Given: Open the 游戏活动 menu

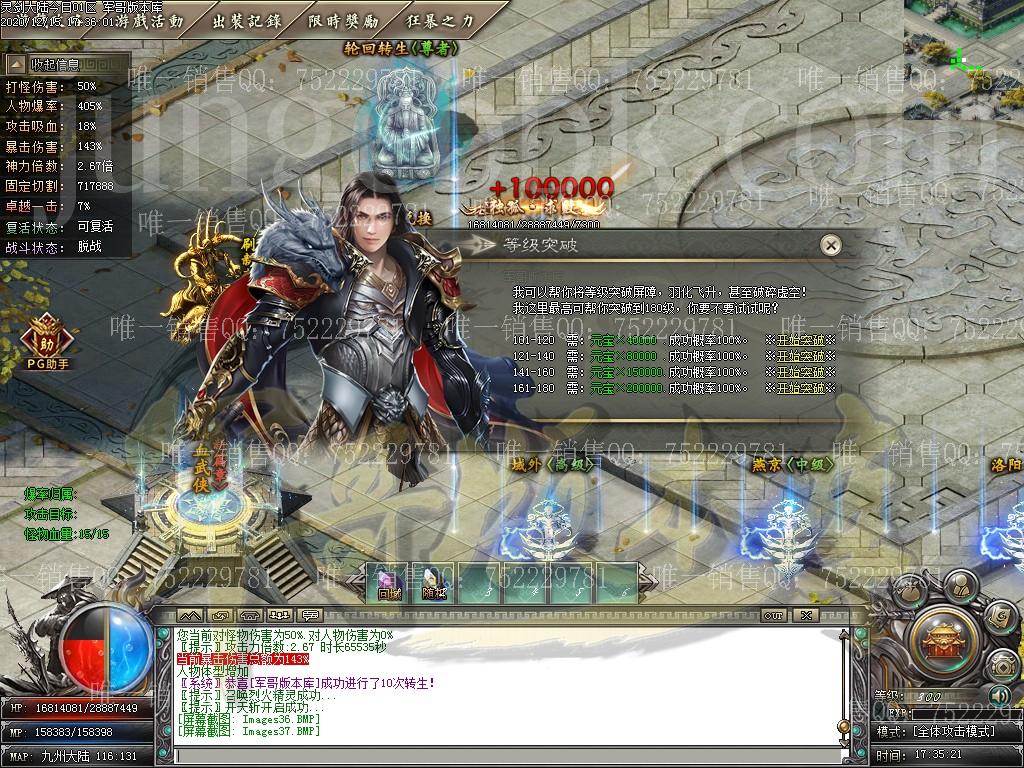Looking at the screenshot, I should [150, 21].
